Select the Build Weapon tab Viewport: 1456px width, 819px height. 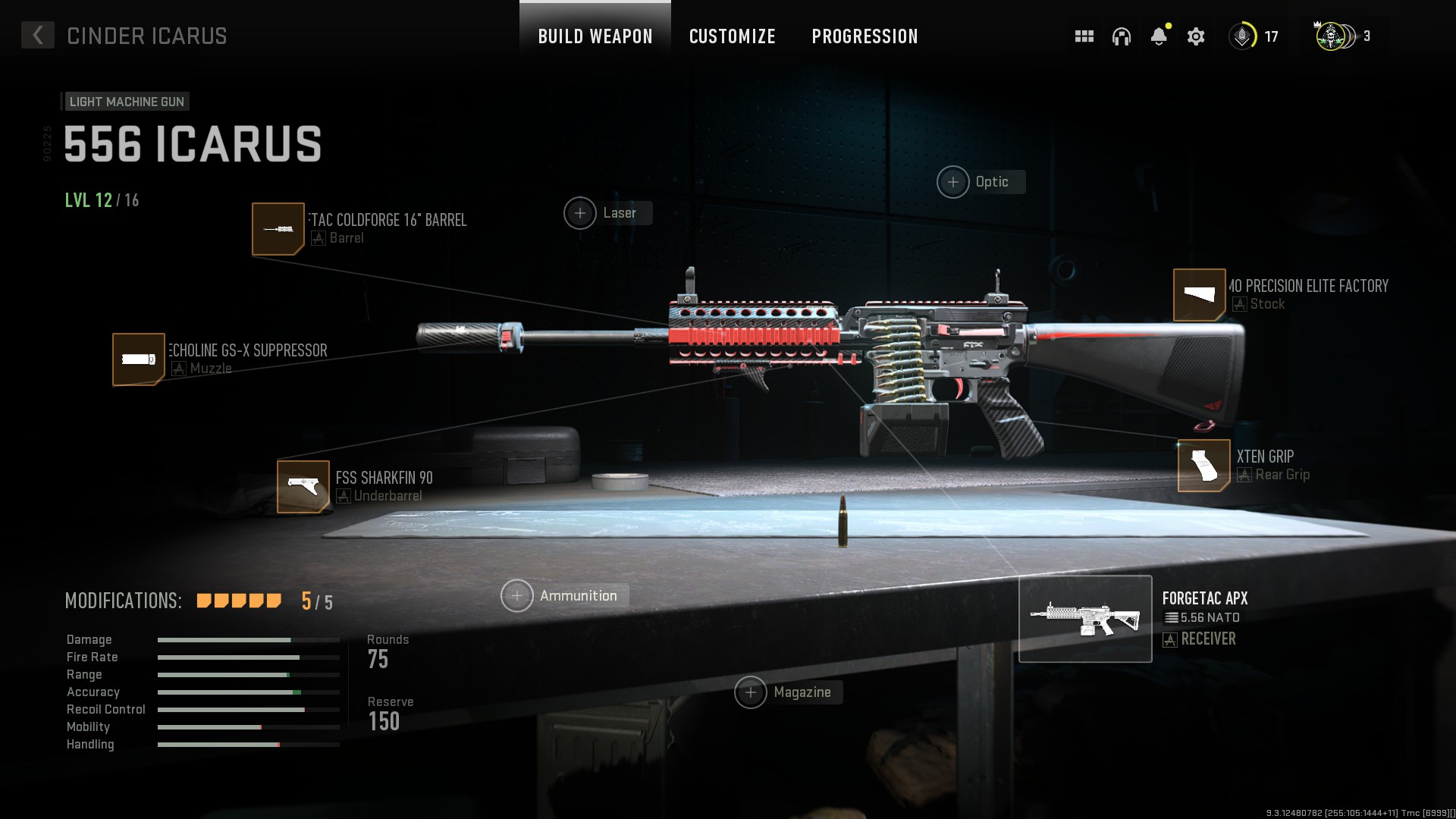point(595,36)
